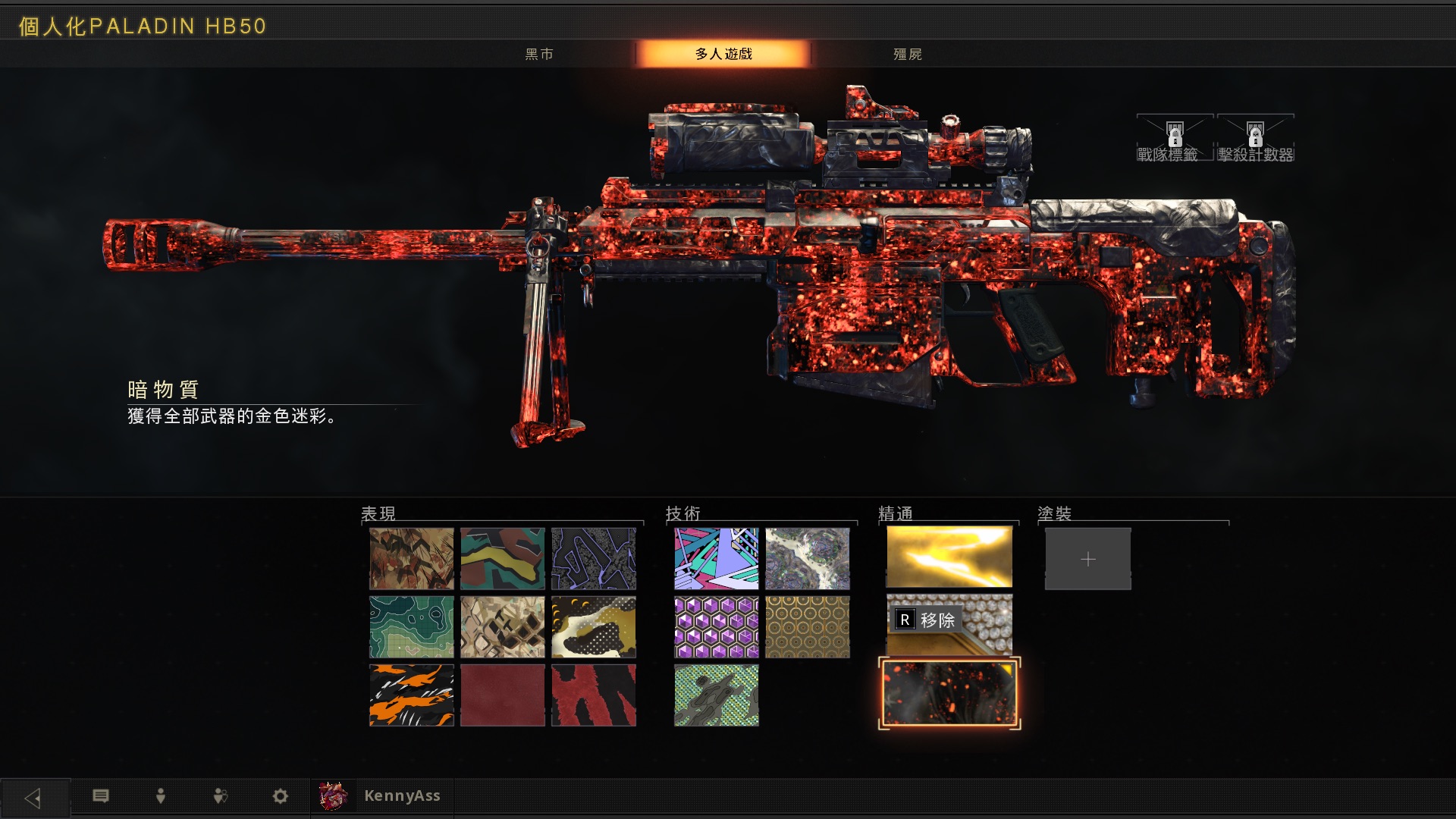
Task: Choose the colorful geometric triangle camo
Action: (716, 559)
